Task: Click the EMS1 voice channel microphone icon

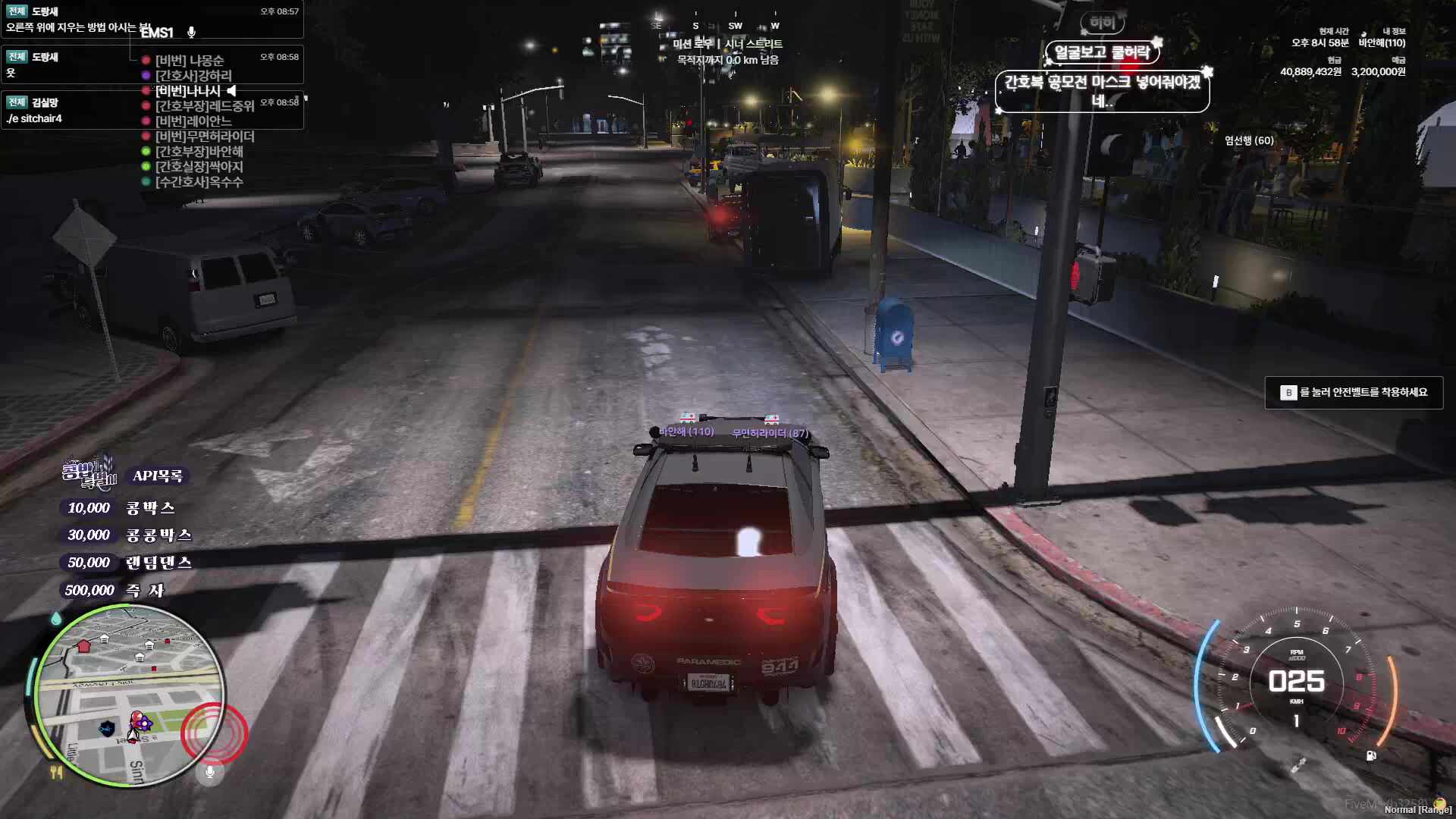Action: click(x=192, y=32)
